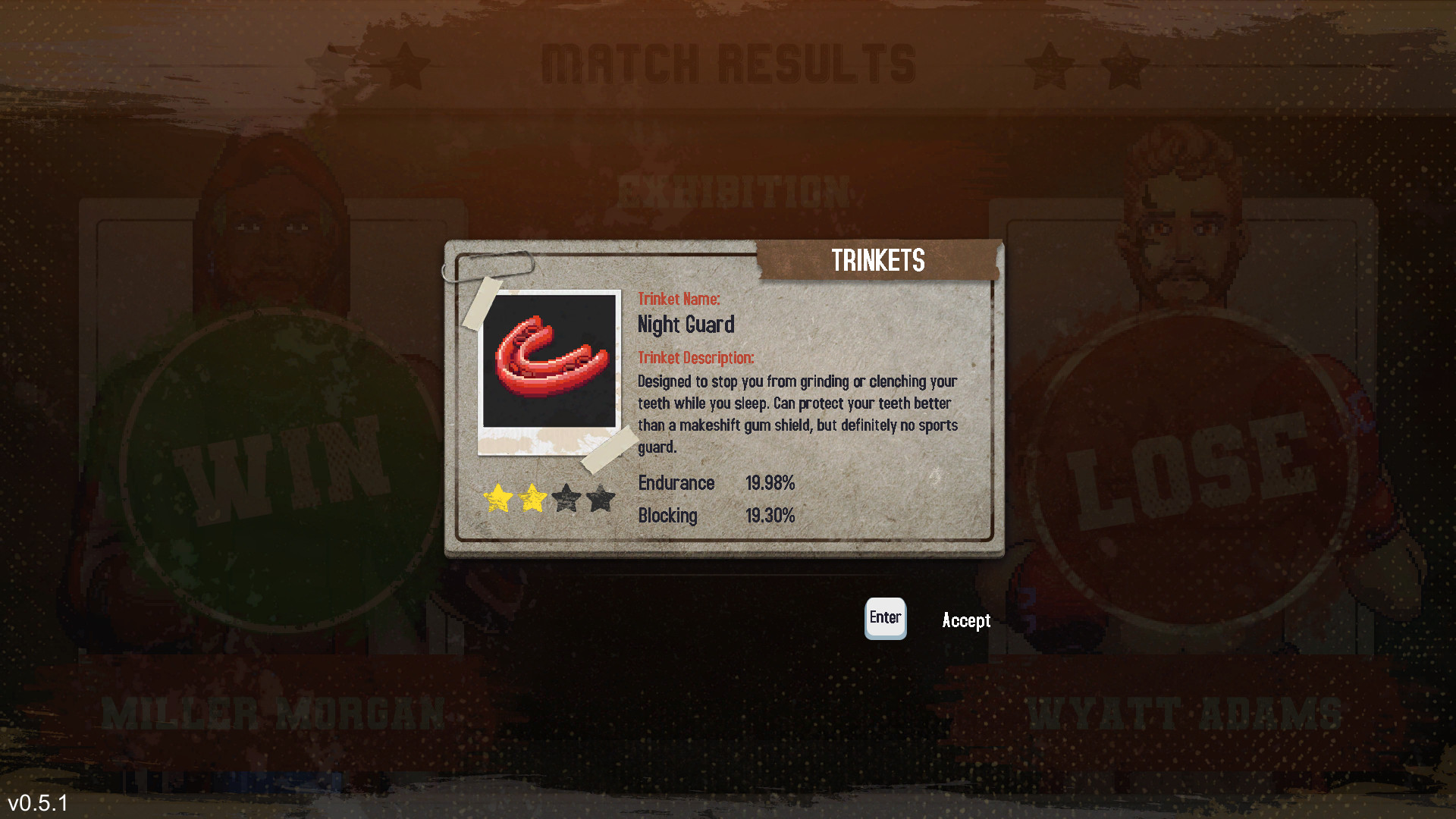Click the third, darkened star icon
Screen dimensions: 1456x819
(567, 499)
